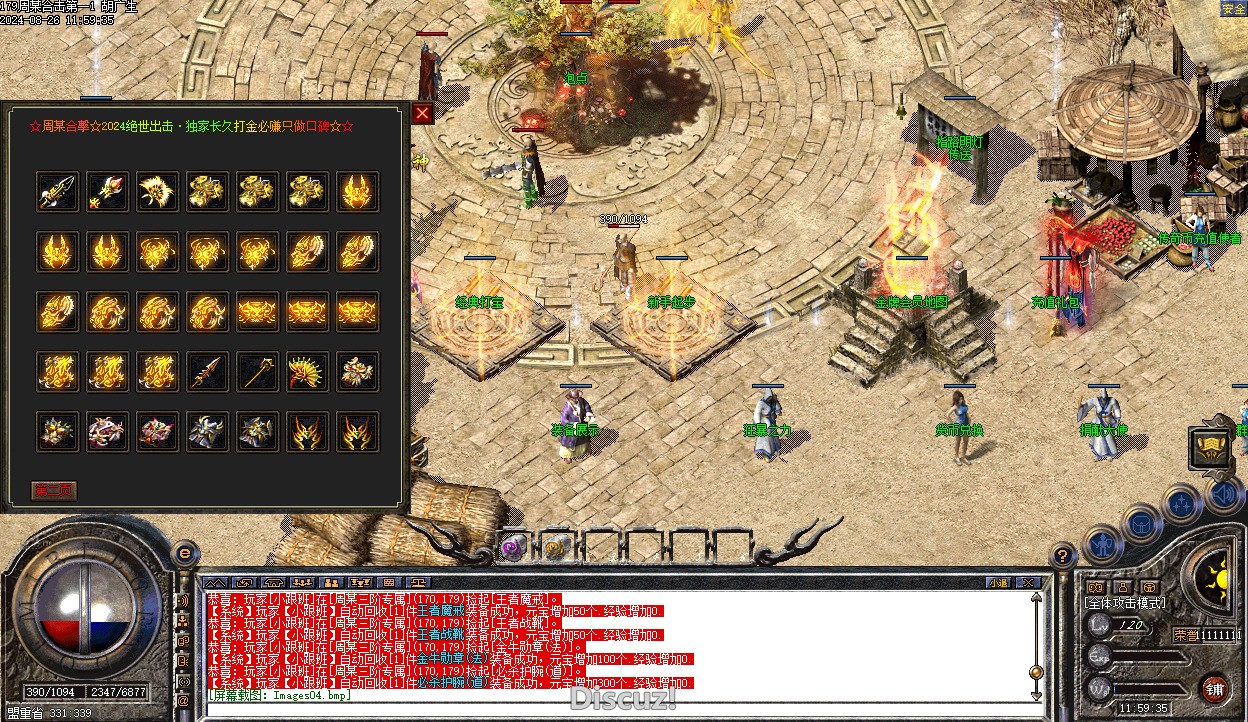Close the equipment showcase panel

click(x=422, y=113)
